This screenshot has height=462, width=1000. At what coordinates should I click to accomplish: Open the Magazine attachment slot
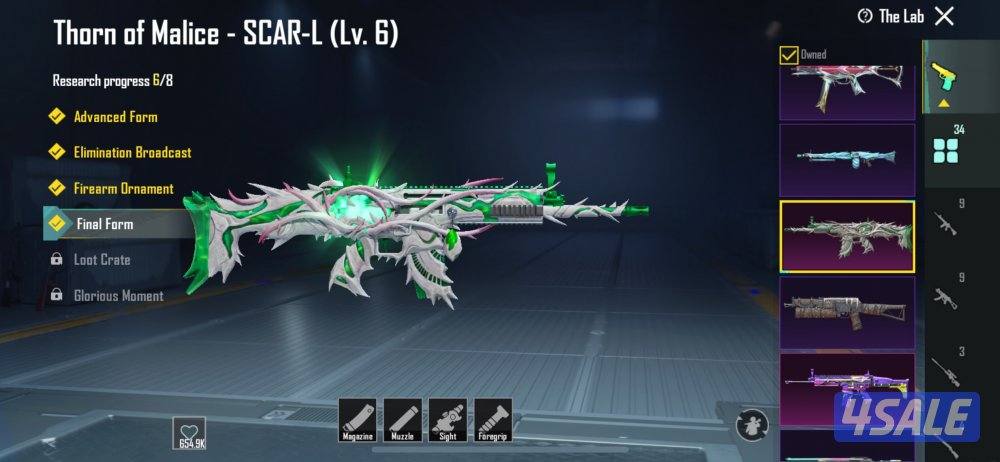coord(357,417)
